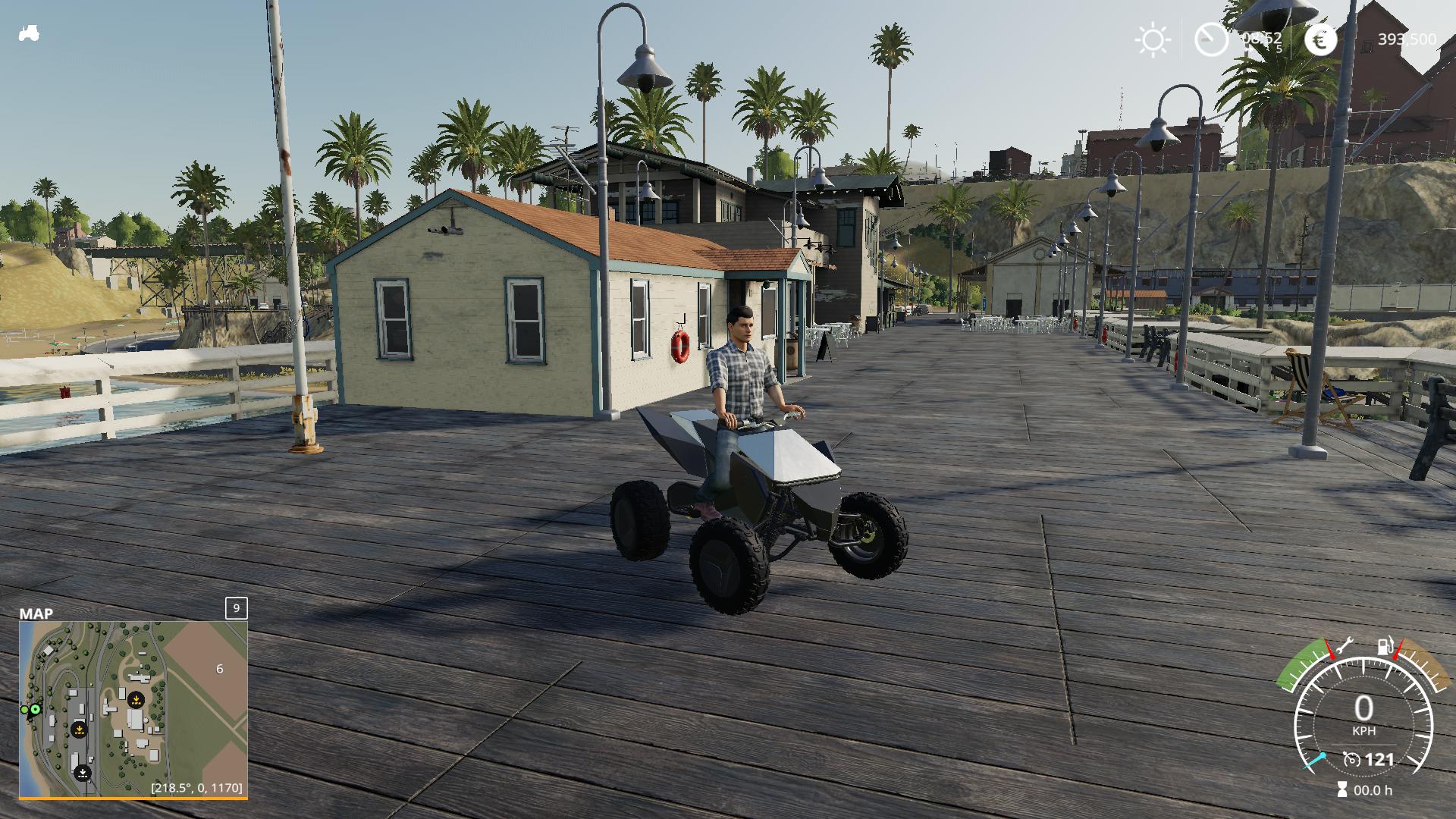Click the euro money icon
1456x819 pixels.
(x=1320, y=40)
